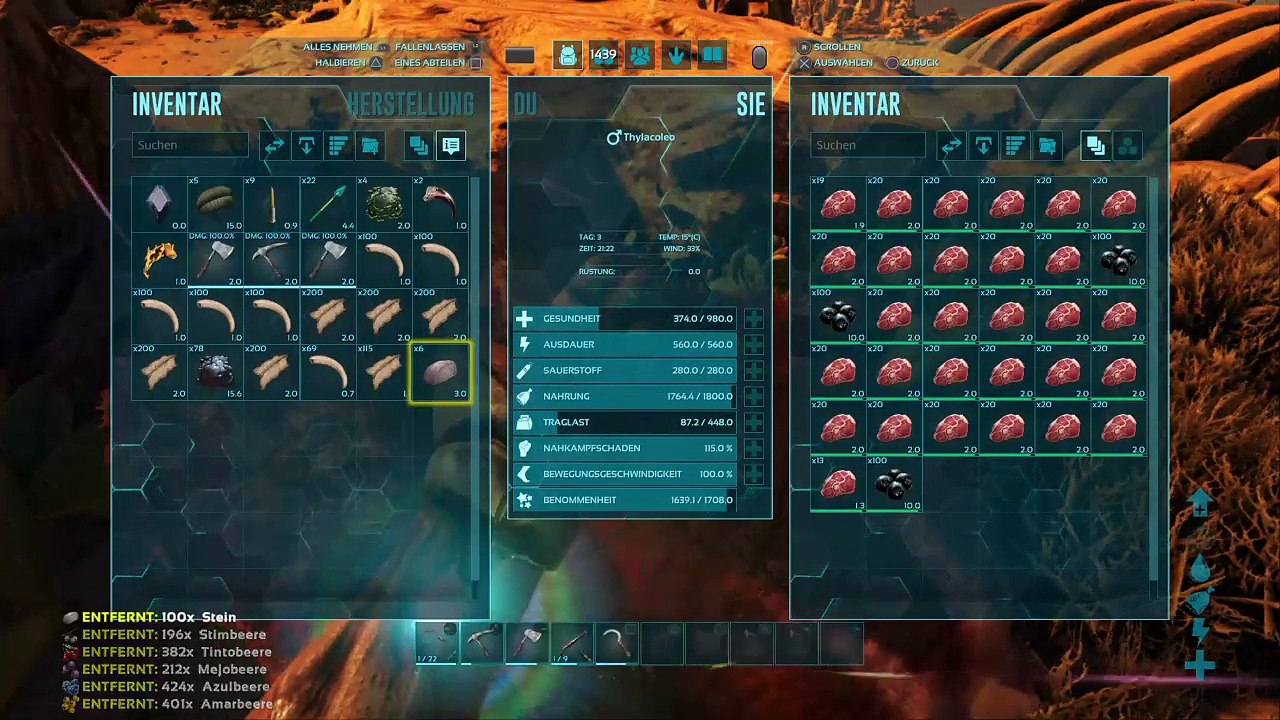
Task: Click the right inventory Suchen search field
Action: (x=868, y=145)
